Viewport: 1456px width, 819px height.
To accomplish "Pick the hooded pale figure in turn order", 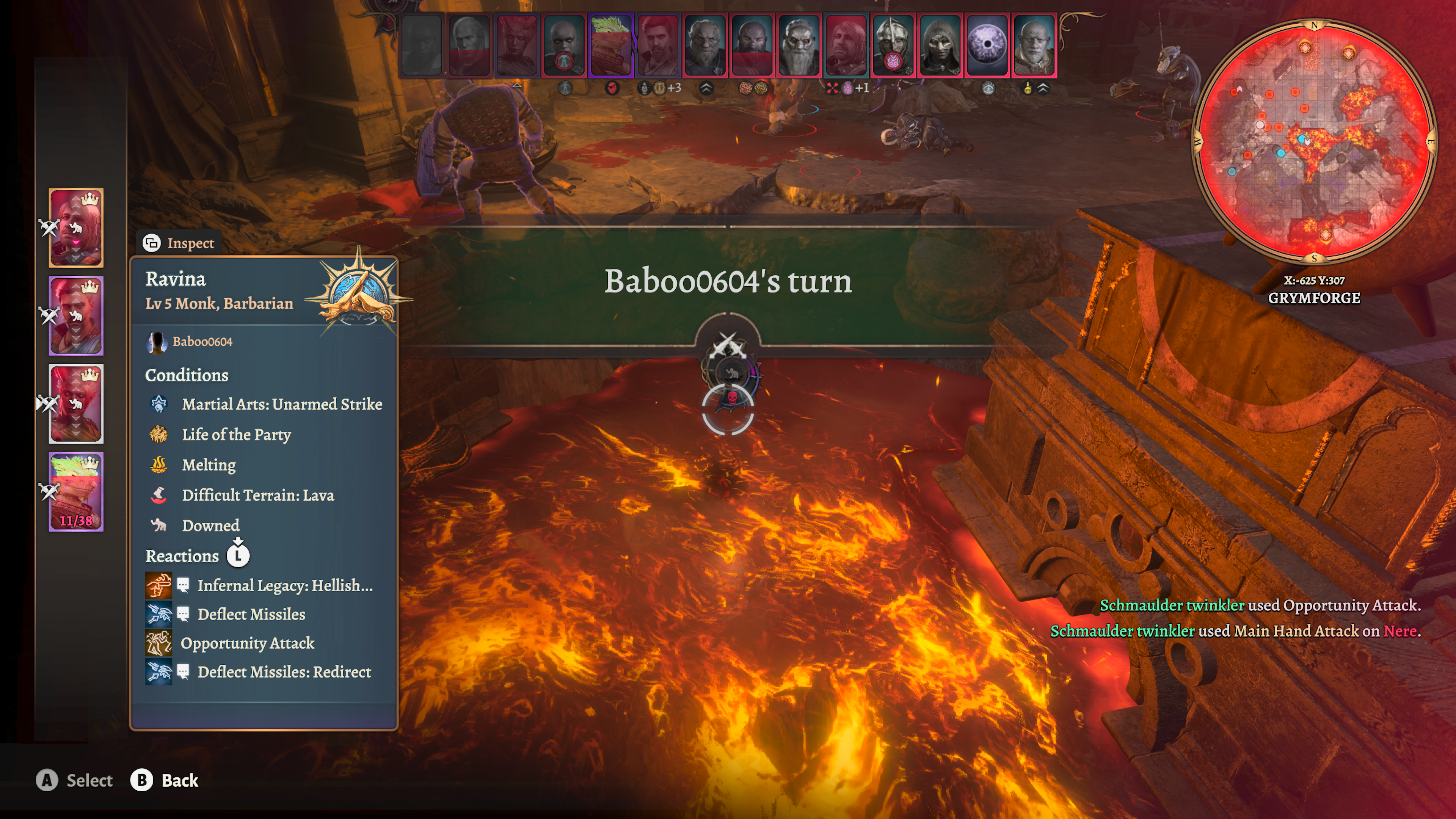I will (940, 45).
